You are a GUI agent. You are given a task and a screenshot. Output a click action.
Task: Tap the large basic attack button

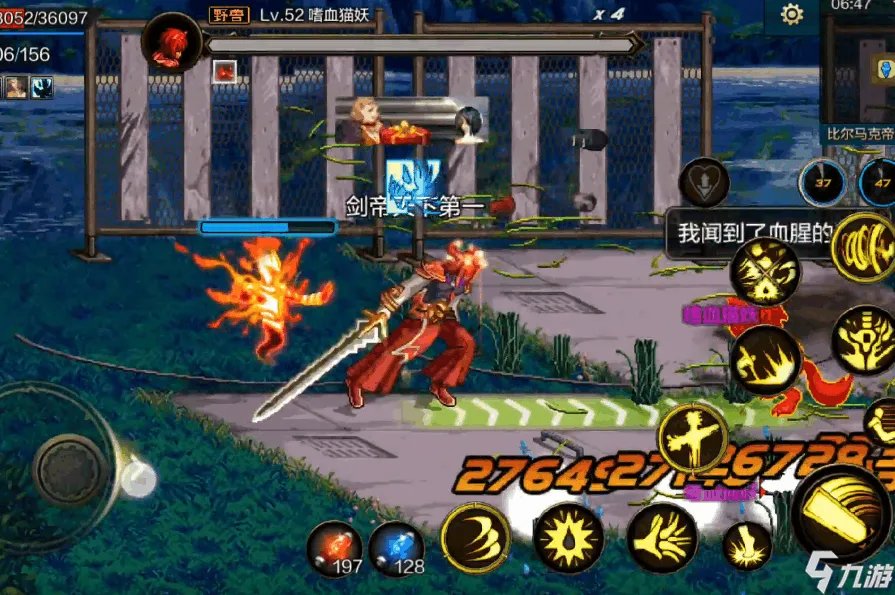[x=842, y=512]
